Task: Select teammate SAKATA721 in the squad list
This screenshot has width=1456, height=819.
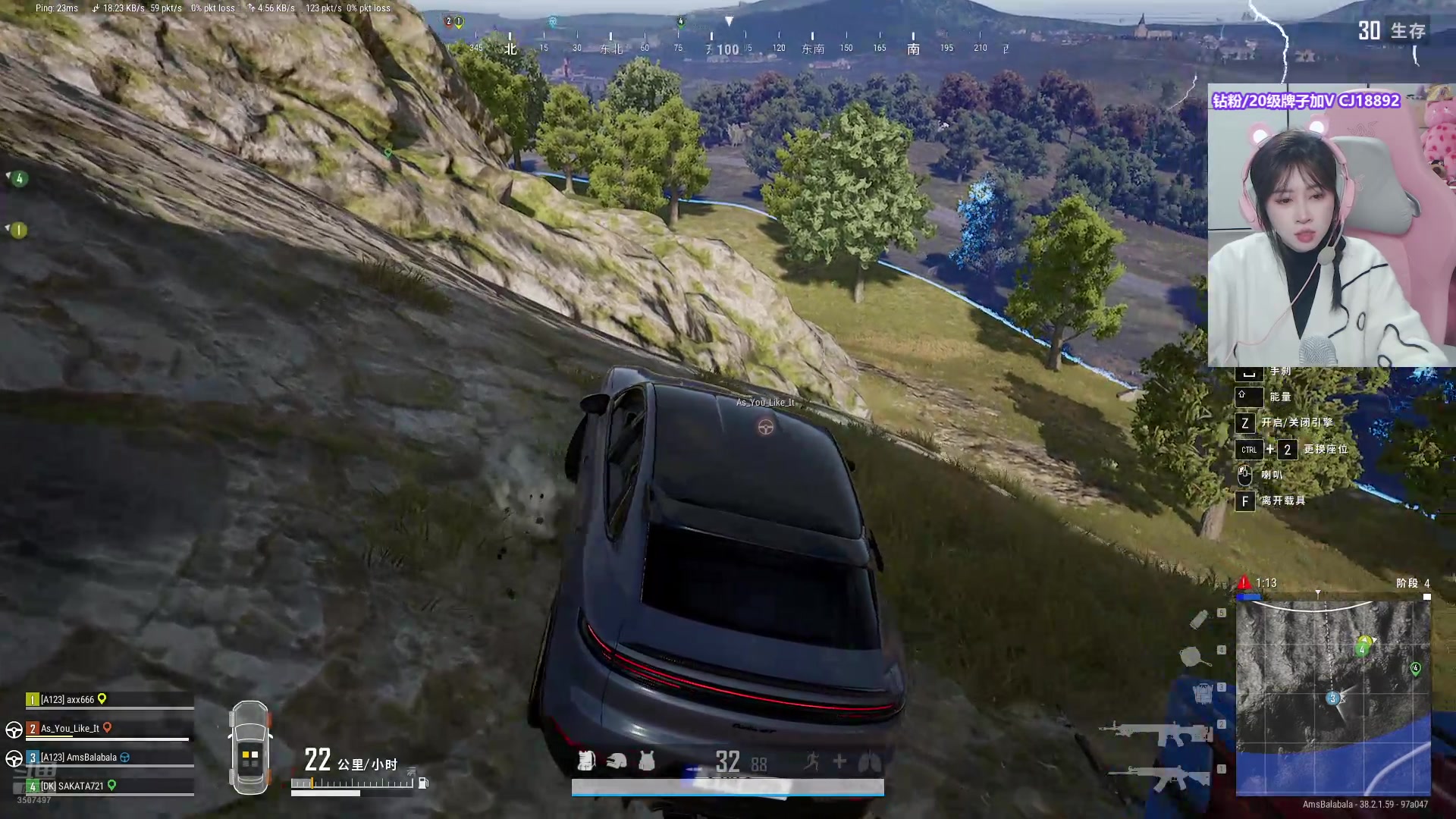Action: click(x=72, y=786)
